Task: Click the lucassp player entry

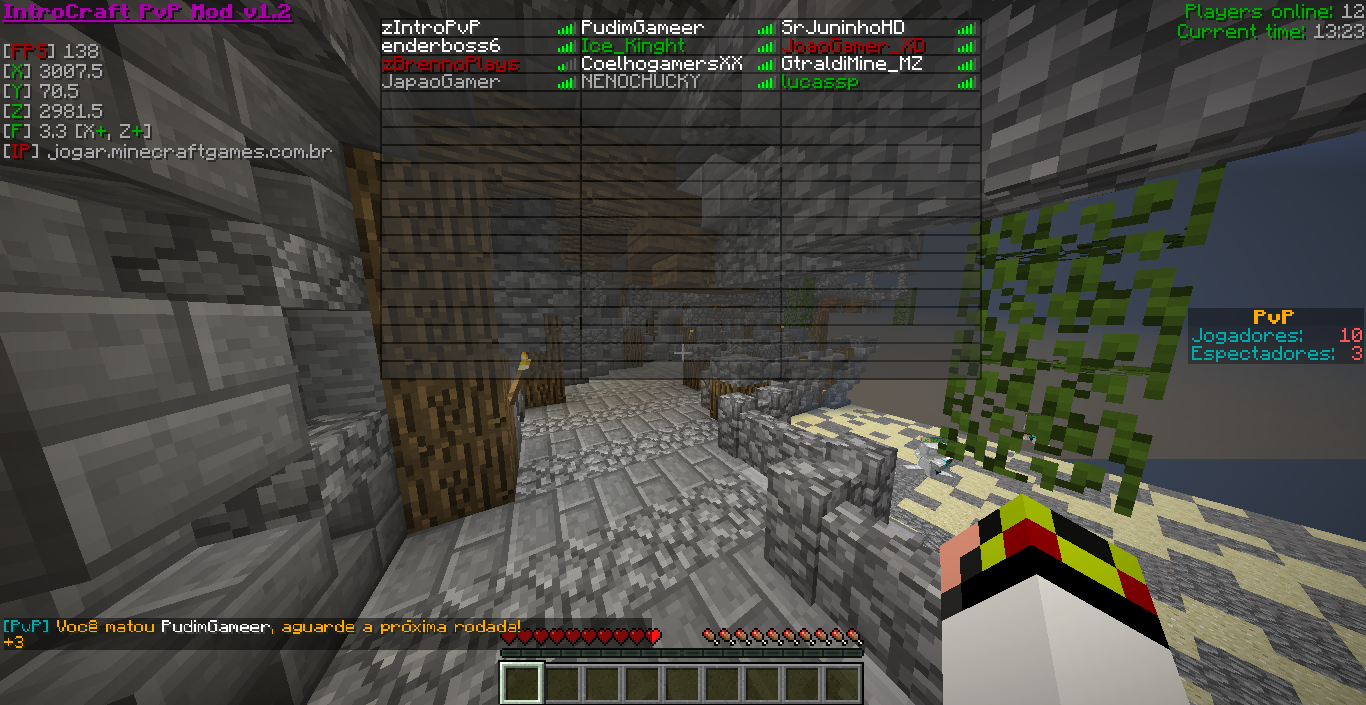Action: pyautogui.click(x=819, y=82)
